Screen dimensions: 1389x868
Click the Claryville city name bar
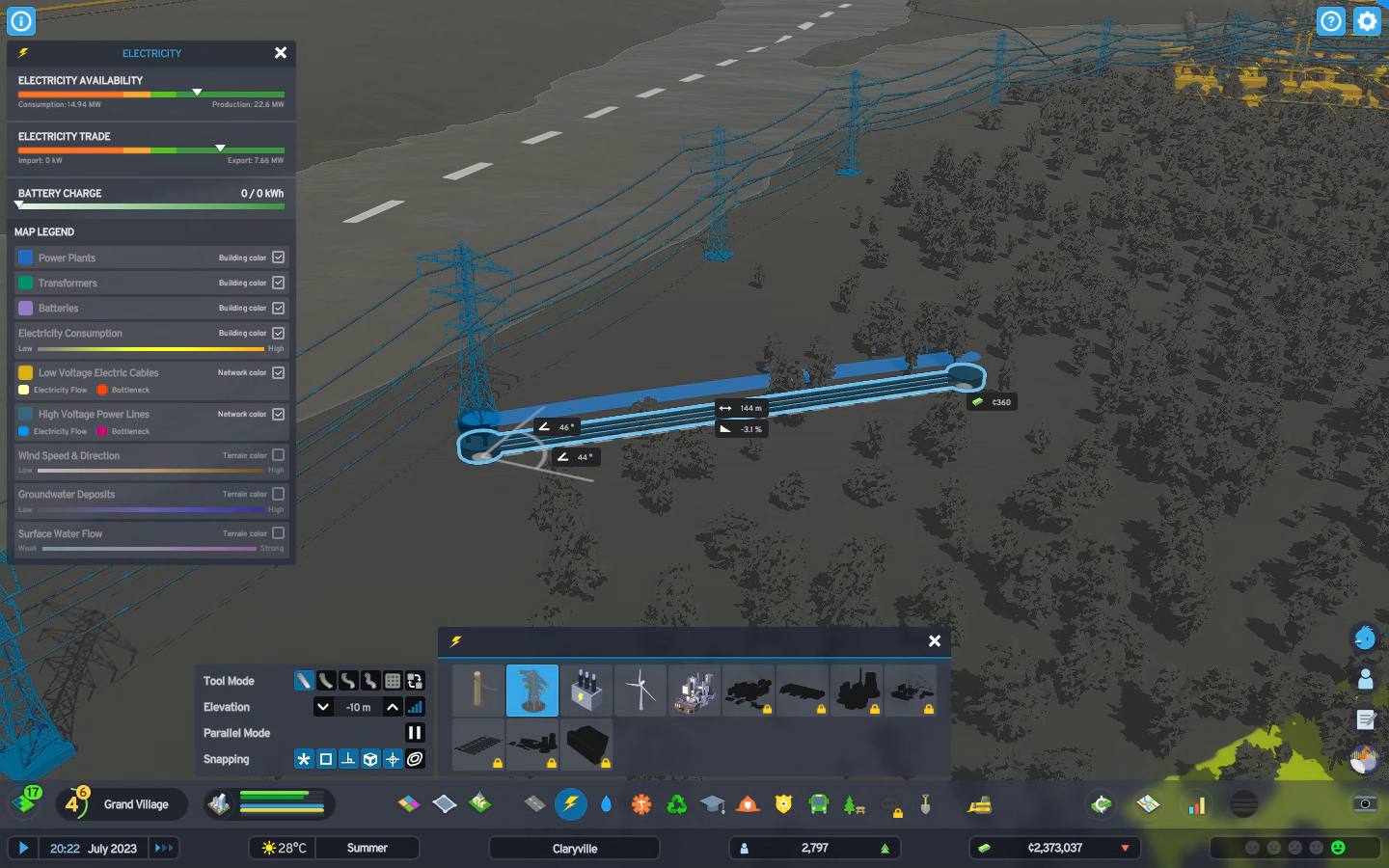click(x=574, y=848)
